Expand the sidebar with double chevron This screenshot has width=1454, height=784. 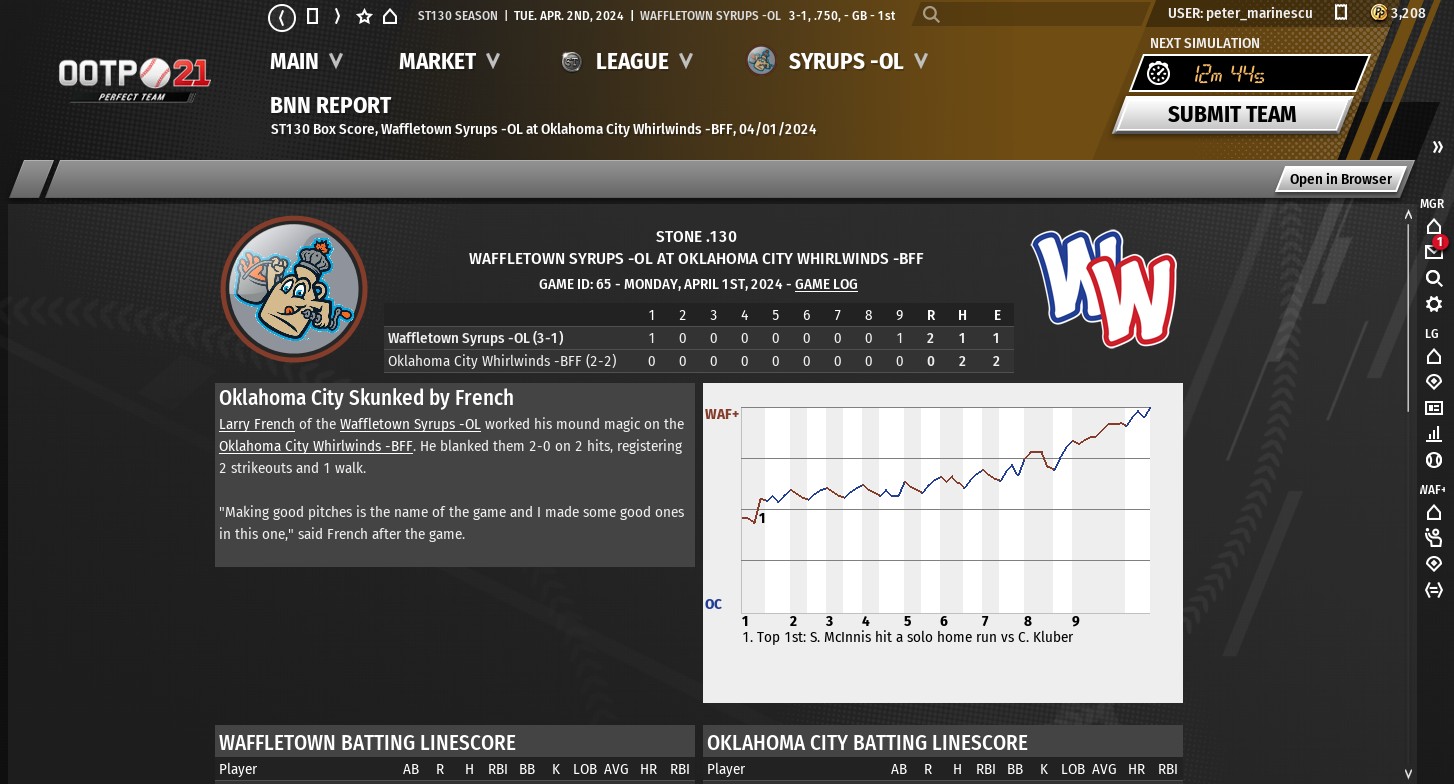(x=1438, y=147)
